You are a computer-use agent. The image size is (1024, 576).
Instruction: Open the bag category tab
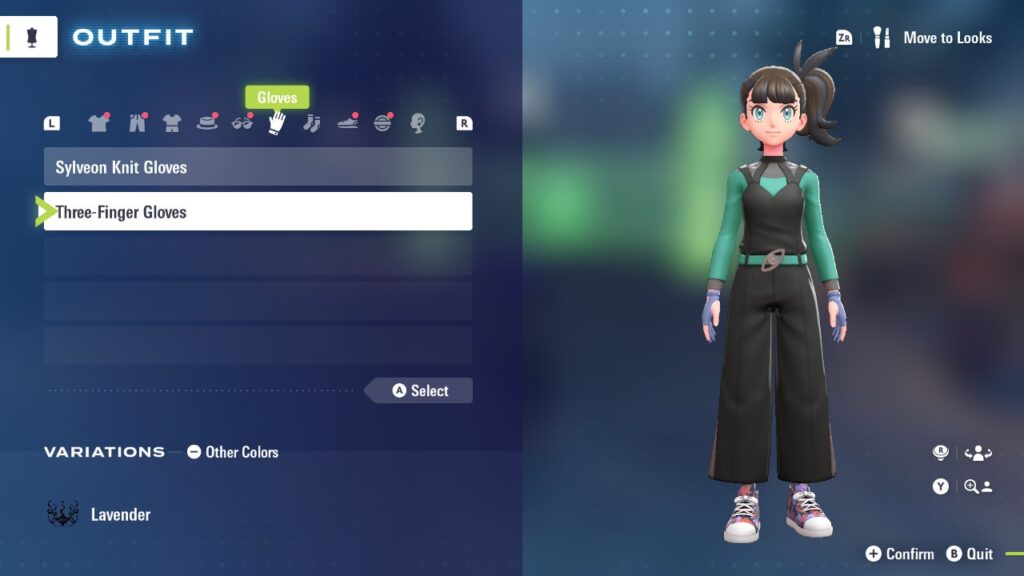pyautogui.click(x=383, y=123)
